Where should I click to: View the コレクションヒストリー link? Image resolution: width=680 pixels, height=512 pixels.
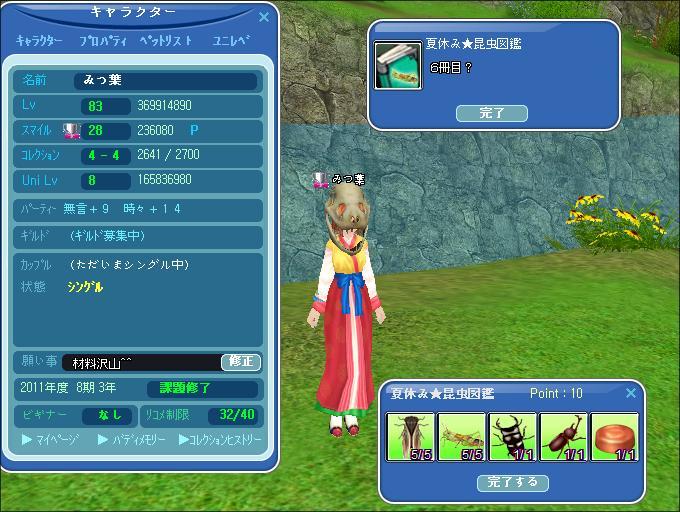(x=220, y=439)
